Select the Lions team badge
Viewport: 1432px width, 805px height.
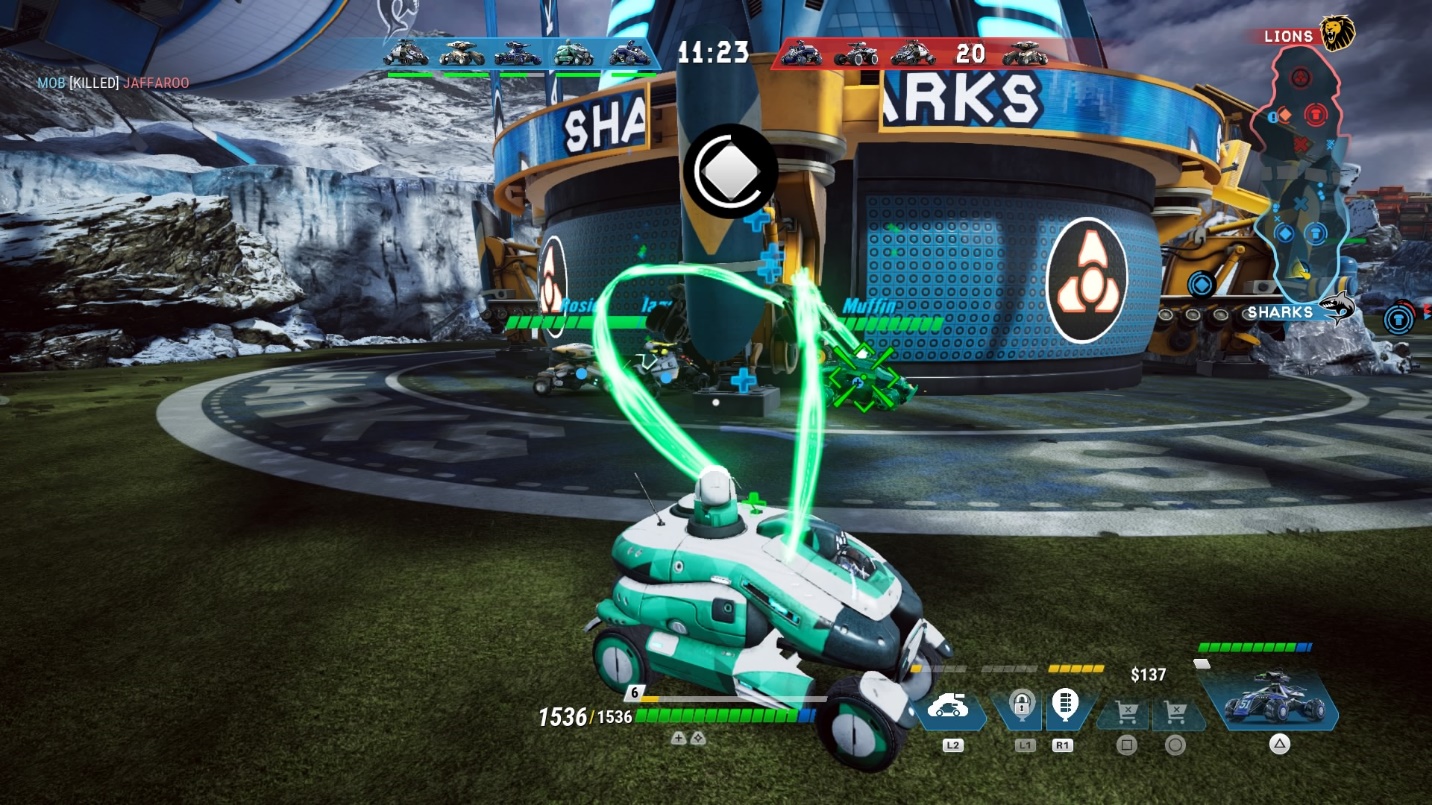1336,34
